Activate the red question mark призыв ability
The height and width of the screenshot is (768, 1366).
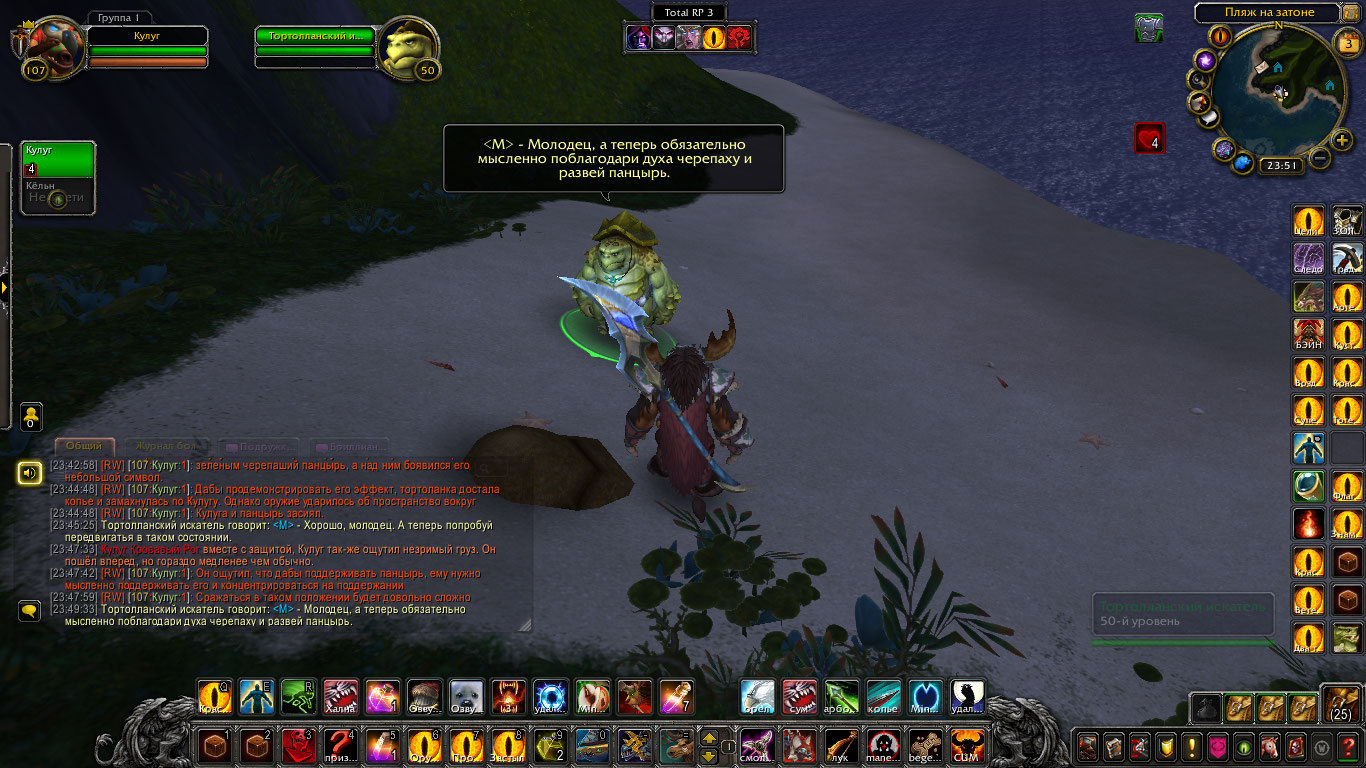(343, 745)
